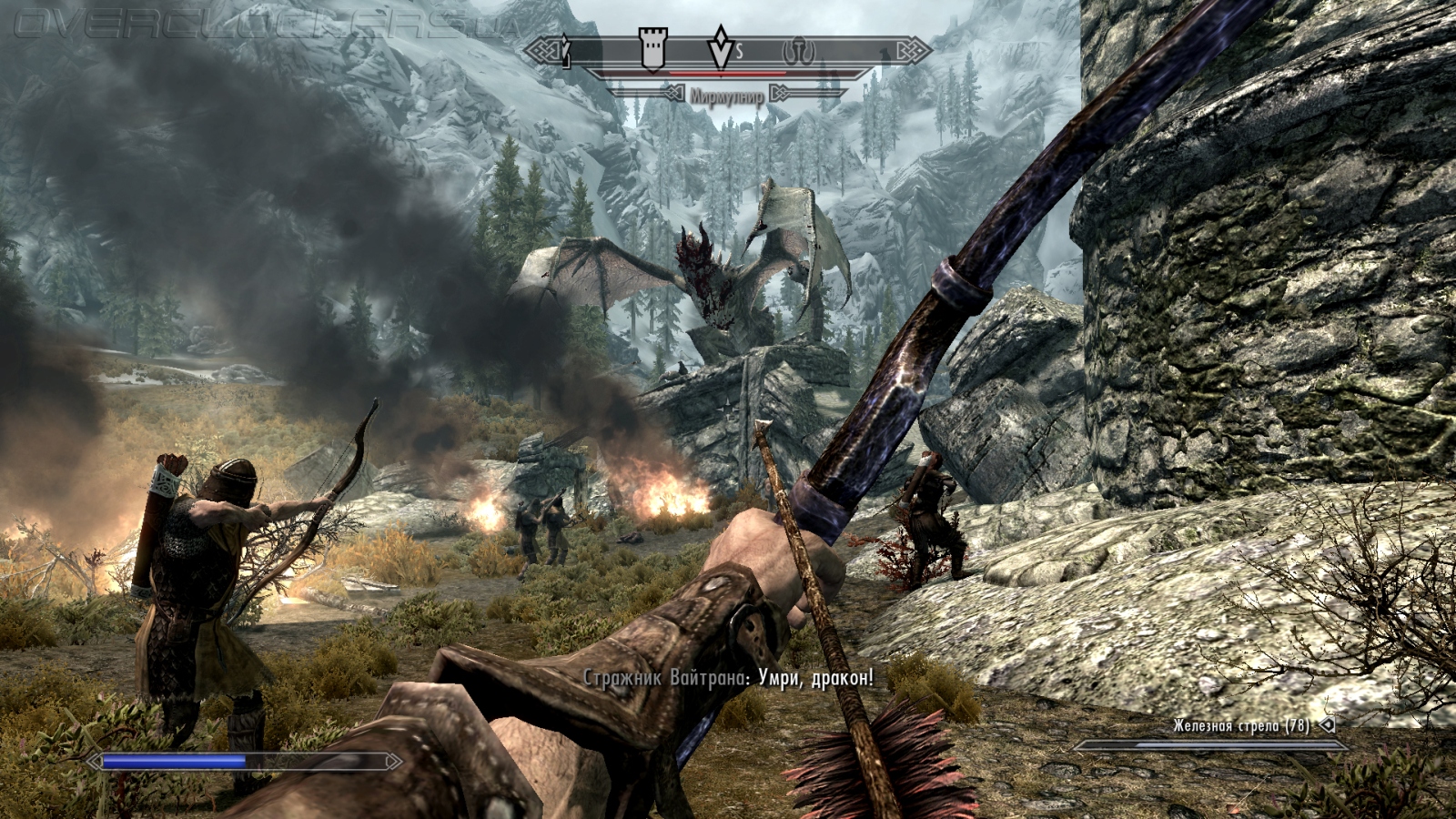Click the Железная стрела equipped ammo label

tap(1240, 725)
